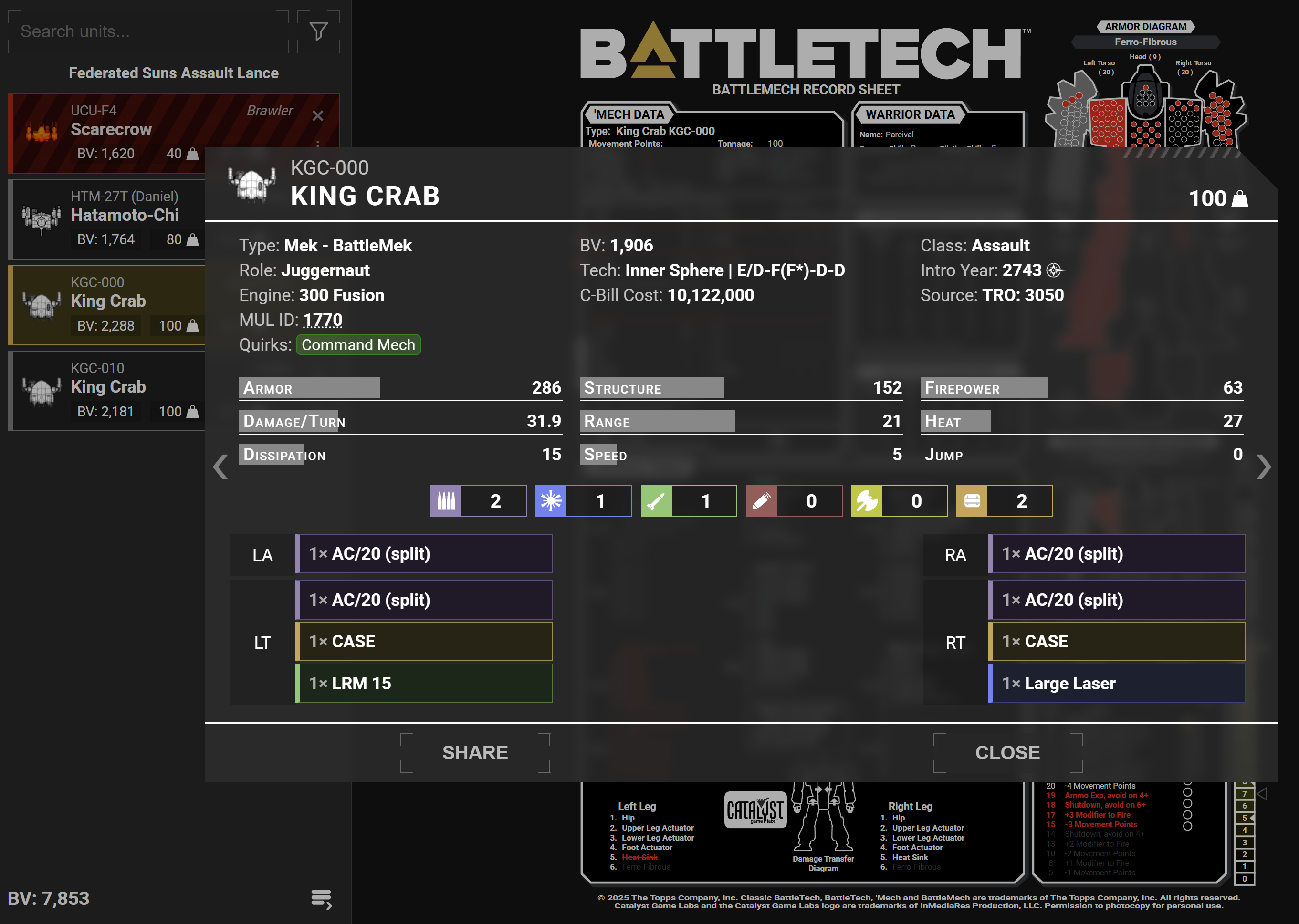Image resolution: width=1299 pixels, height=924 pixels.
Task: Click the lock icon next to tonnage 100
Action: tap(1239, 198)
